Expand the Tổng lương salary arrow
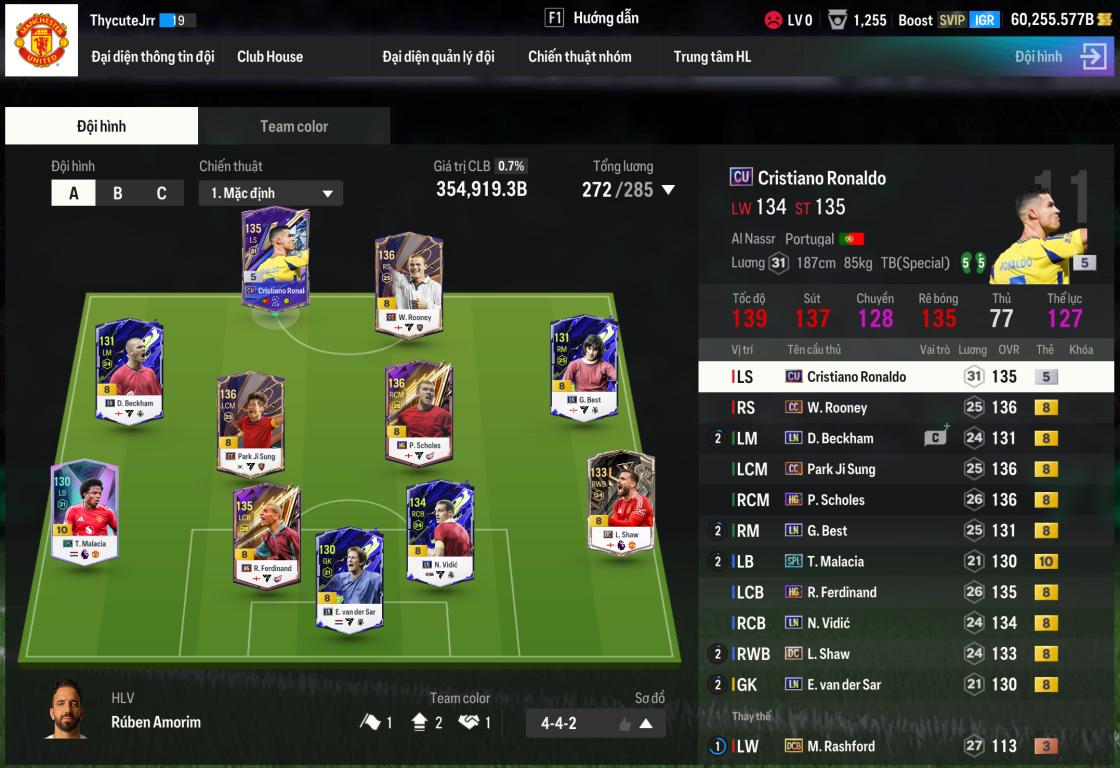 [668, 190]
